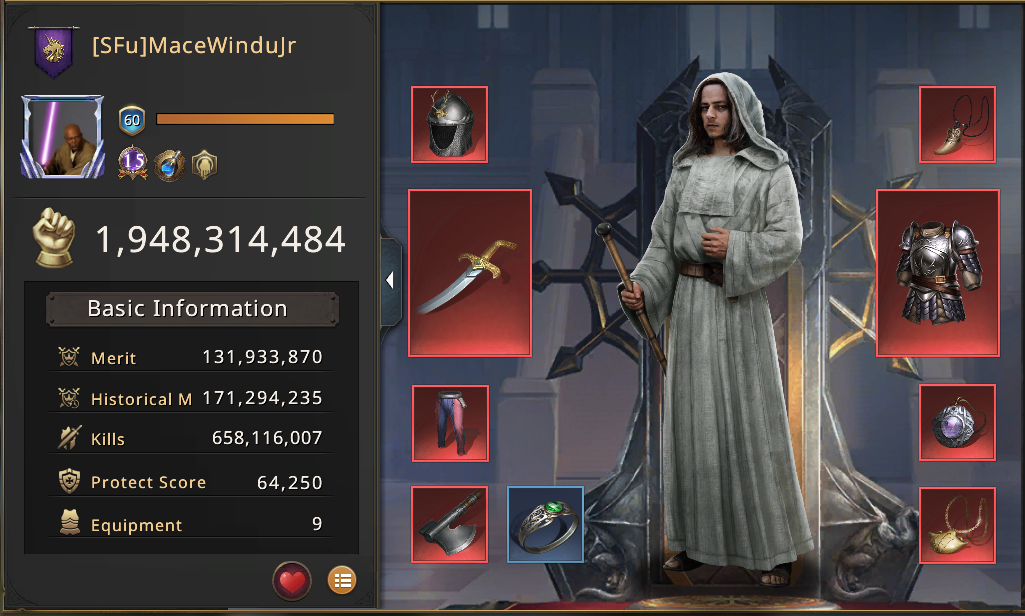The image size is (1025, 616).
Task: Select the helmet equipment slot
Action: click(449, 125)
